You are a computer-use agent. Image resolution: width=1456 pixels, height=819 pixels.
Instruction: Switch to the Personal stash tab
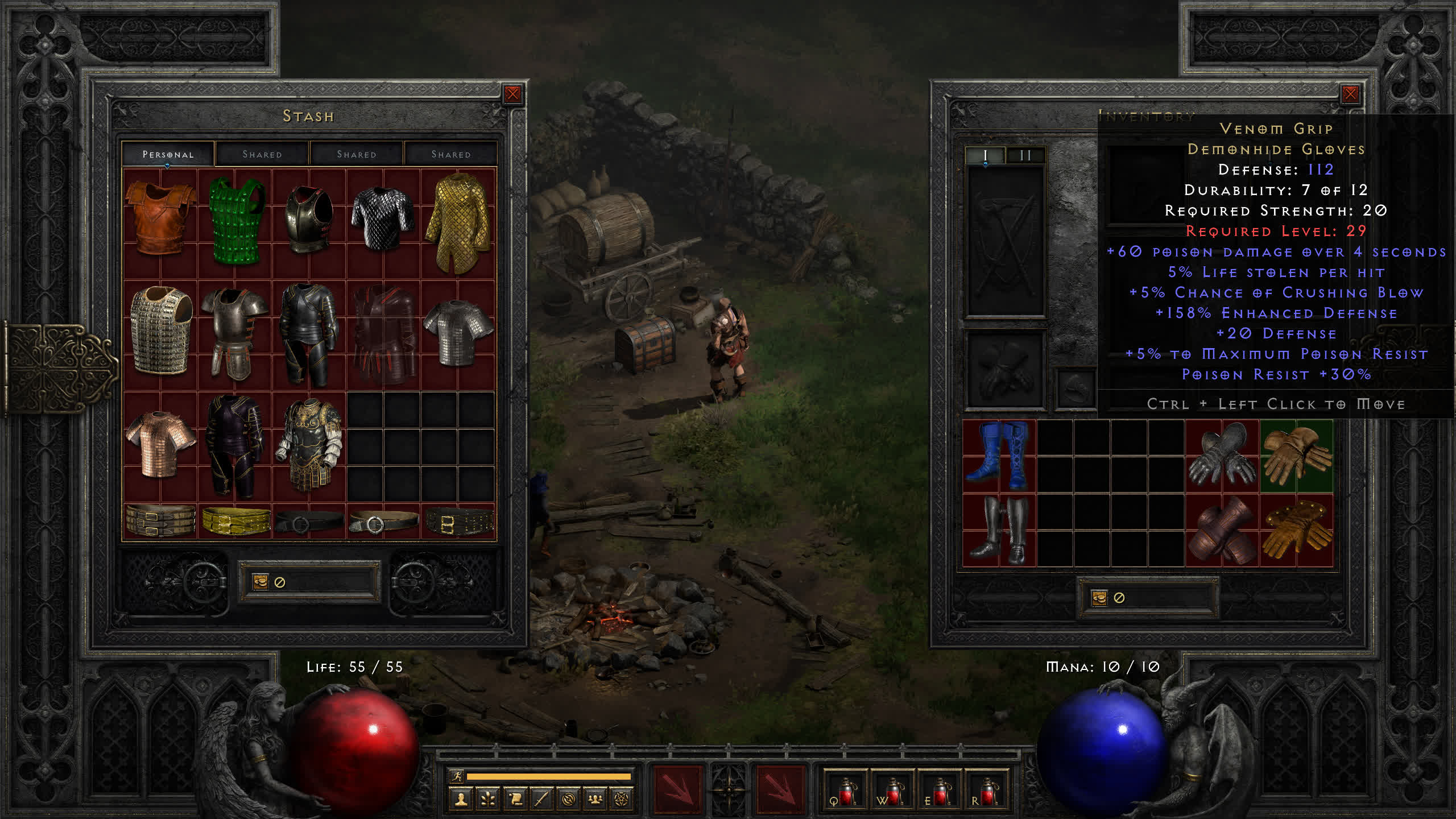pos(168,154)
